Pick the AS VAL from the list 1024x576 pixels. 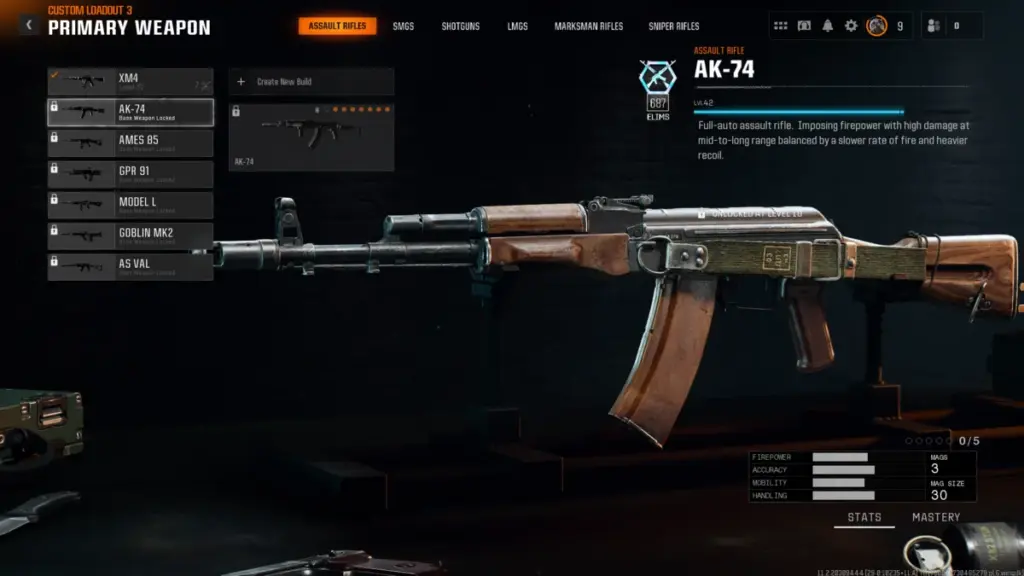click(130, 267)
